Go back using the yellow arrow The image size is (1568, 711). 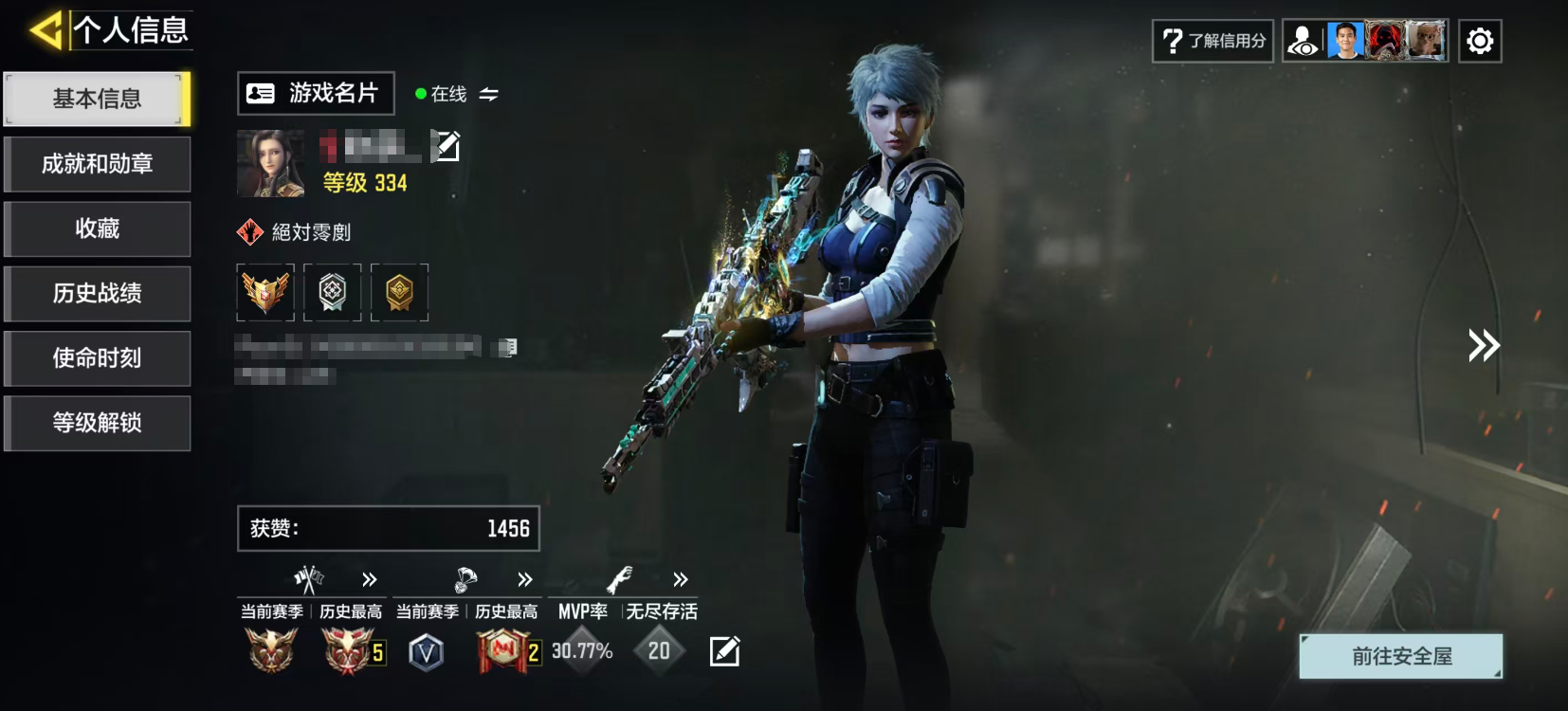tap(46, 30)
